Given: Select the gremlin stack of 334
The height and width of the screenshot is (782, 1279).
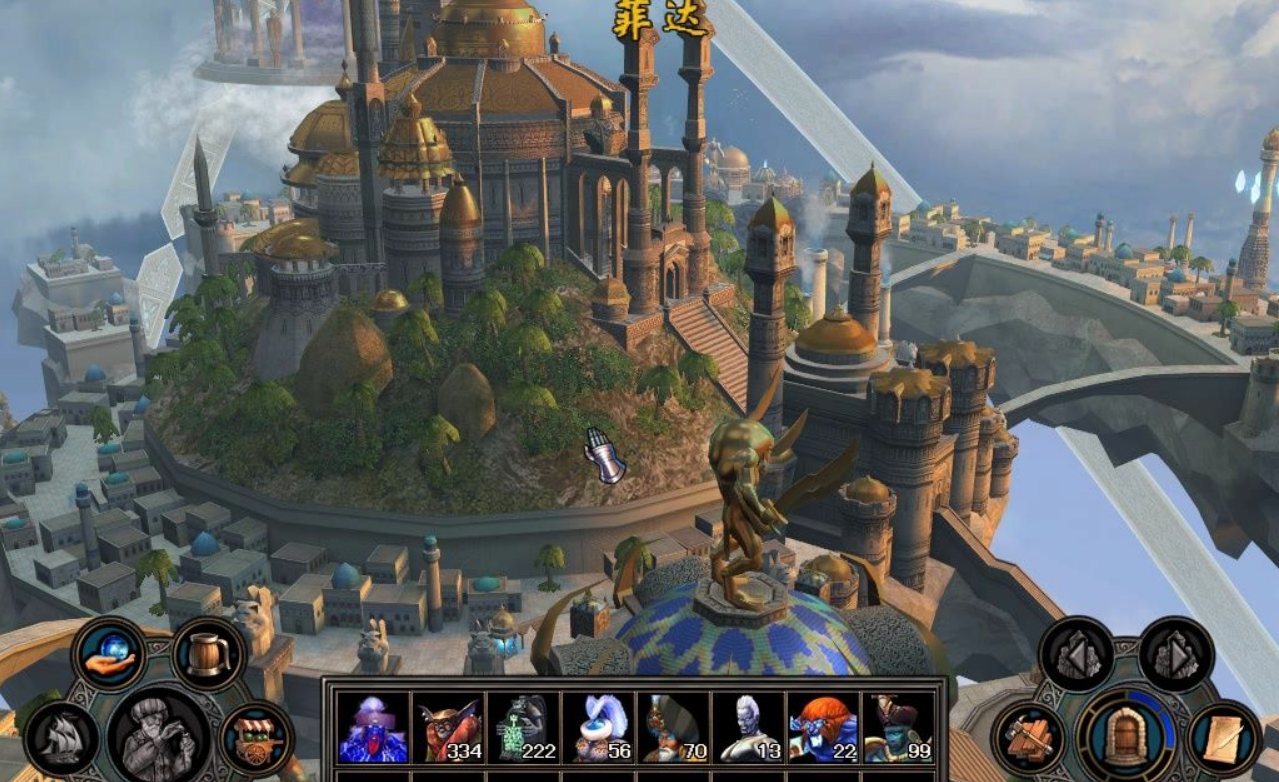Looking at the screenshot, I should (448, 728).
